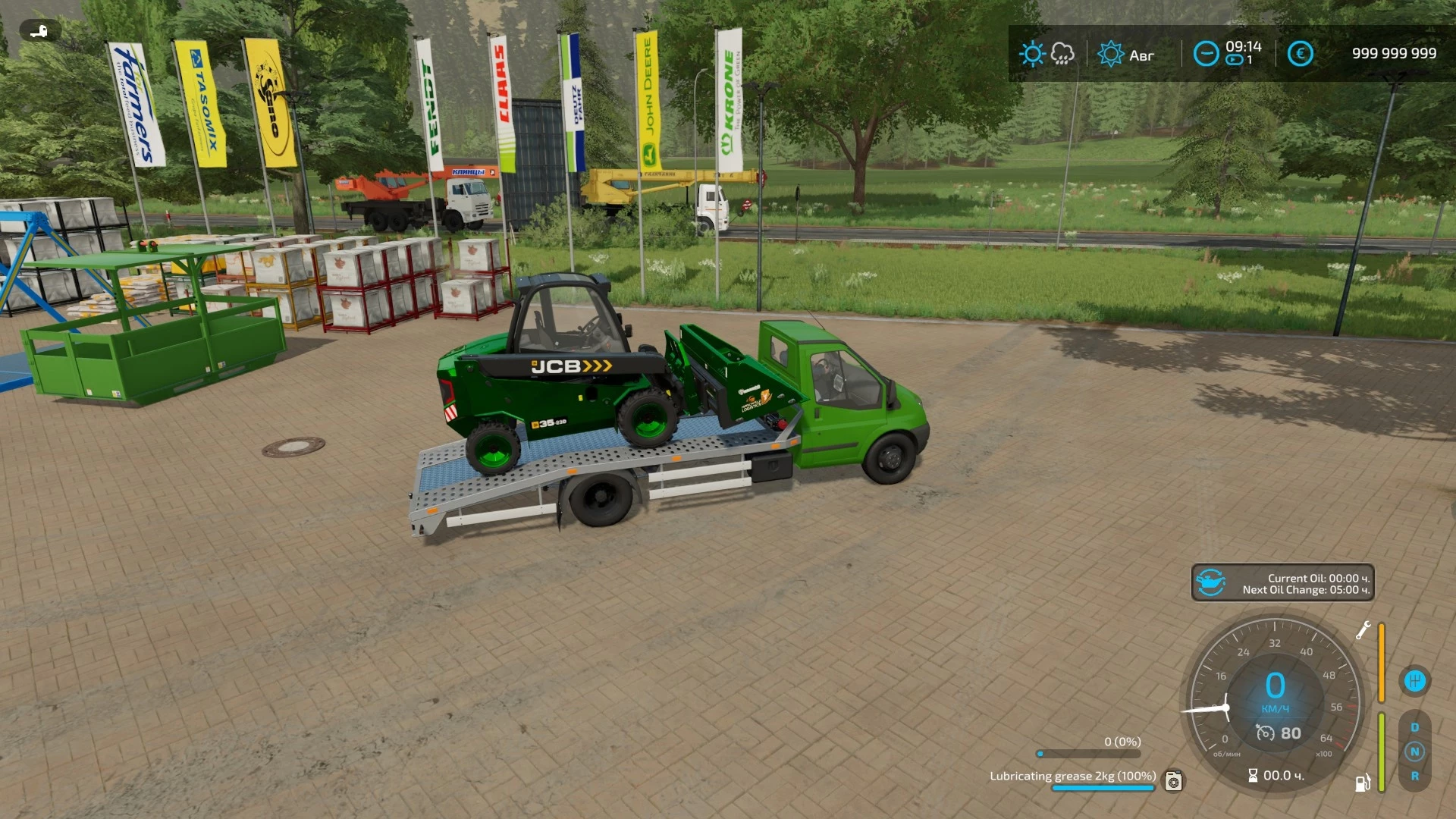Switch the transmission to Neutral (N)

1415,752
